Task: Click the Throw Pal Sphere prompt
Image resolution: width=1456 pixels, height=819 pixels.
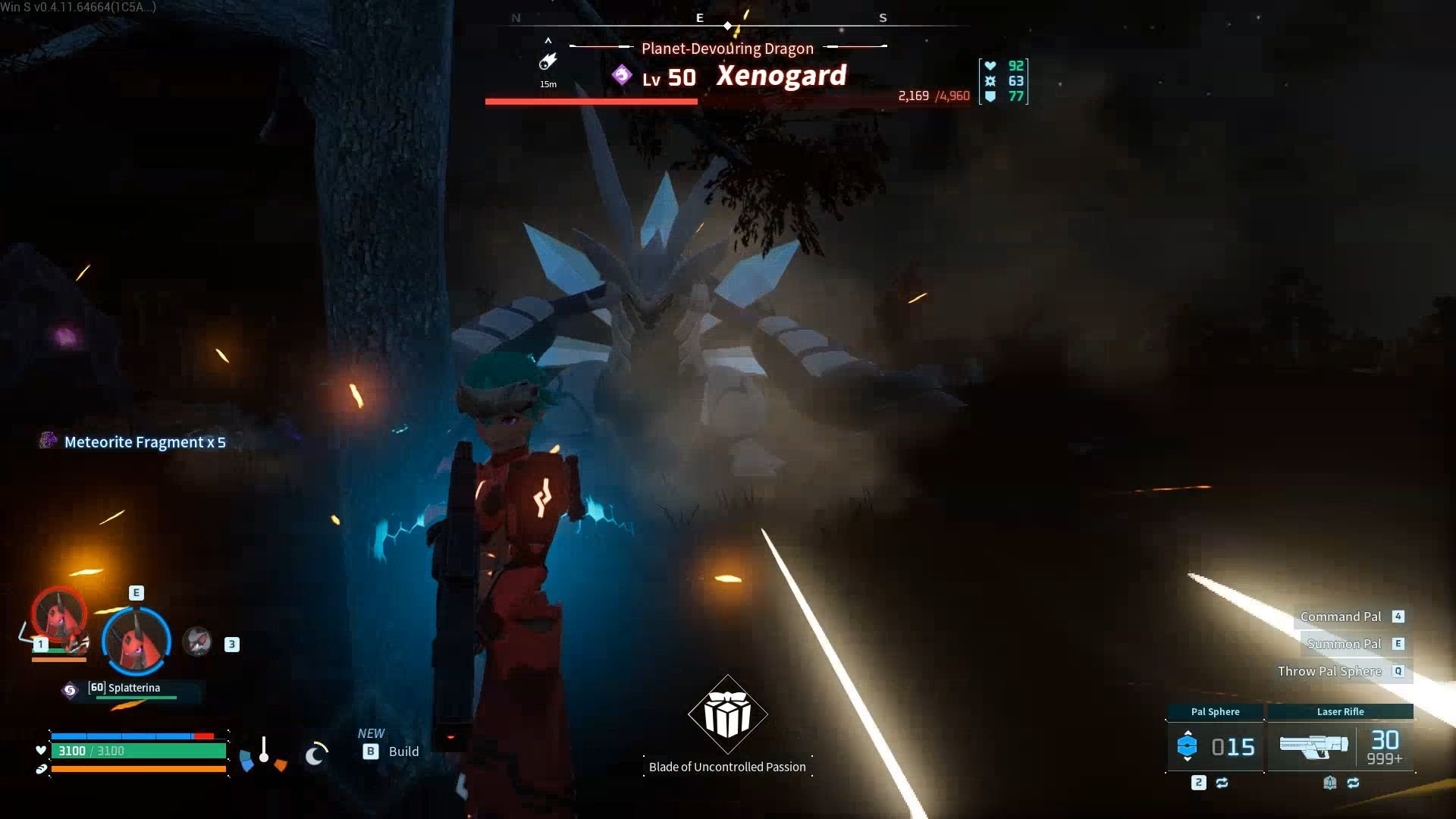Action: click(1329, 671)
